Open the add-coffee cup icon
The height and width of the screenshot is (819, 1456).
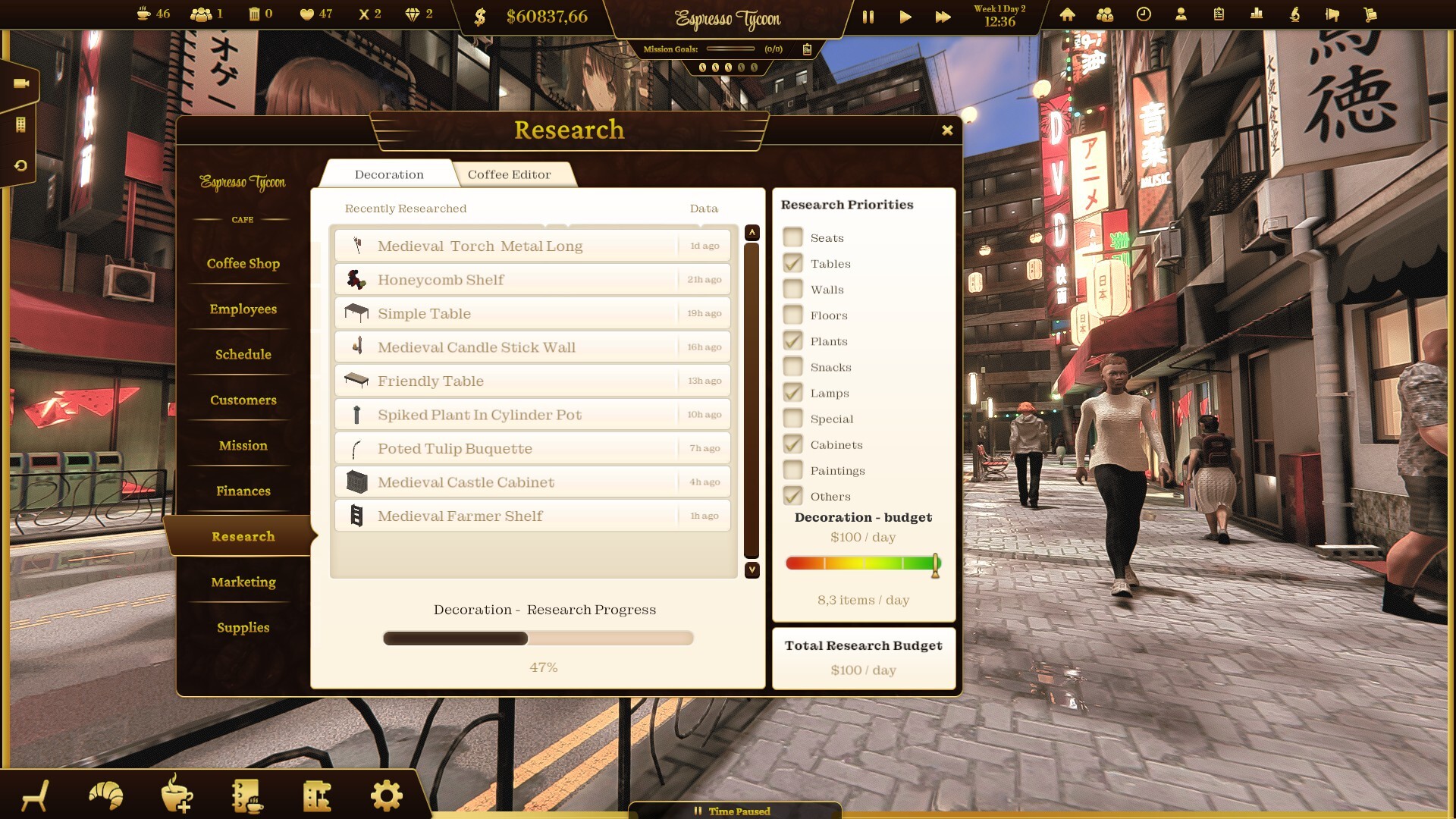click(176, 795)
